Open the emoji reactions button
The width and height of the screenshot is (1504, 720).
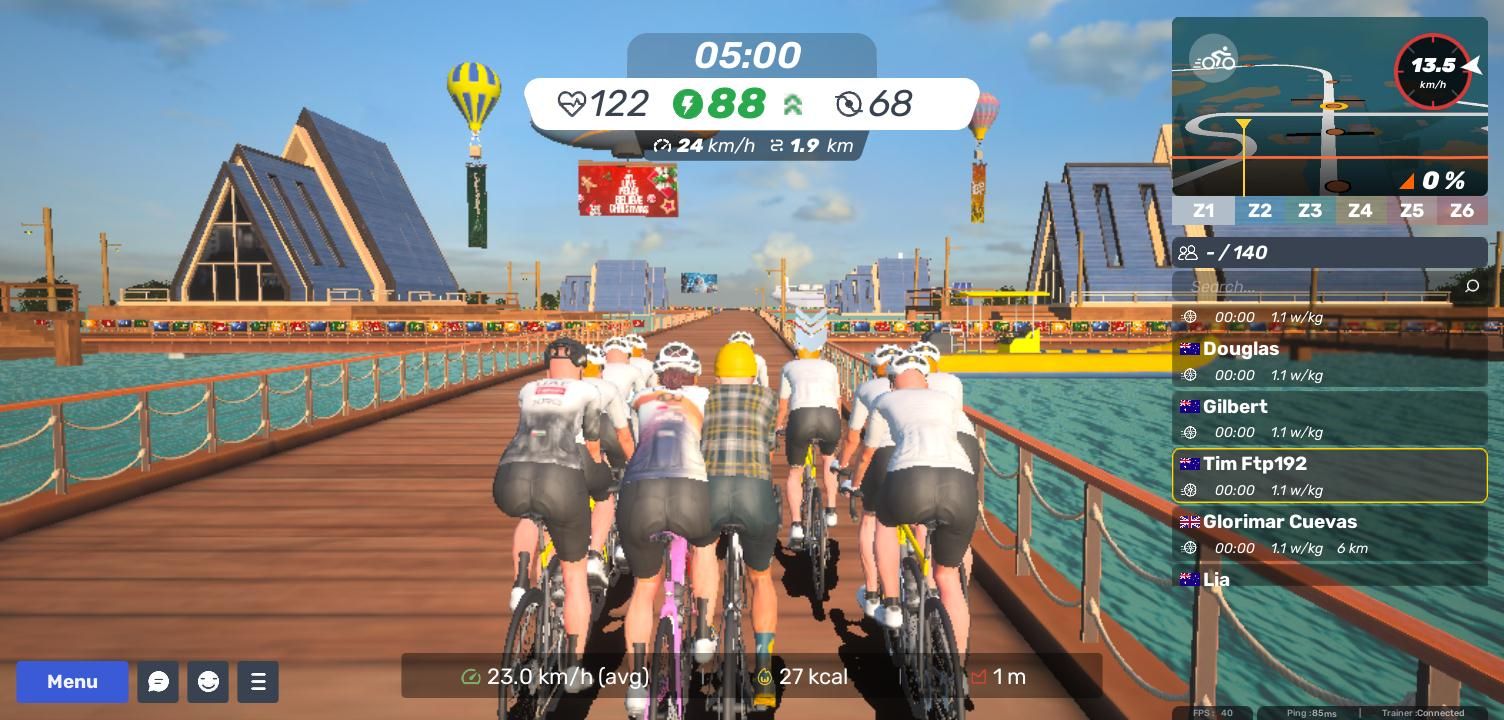point(208,682)
